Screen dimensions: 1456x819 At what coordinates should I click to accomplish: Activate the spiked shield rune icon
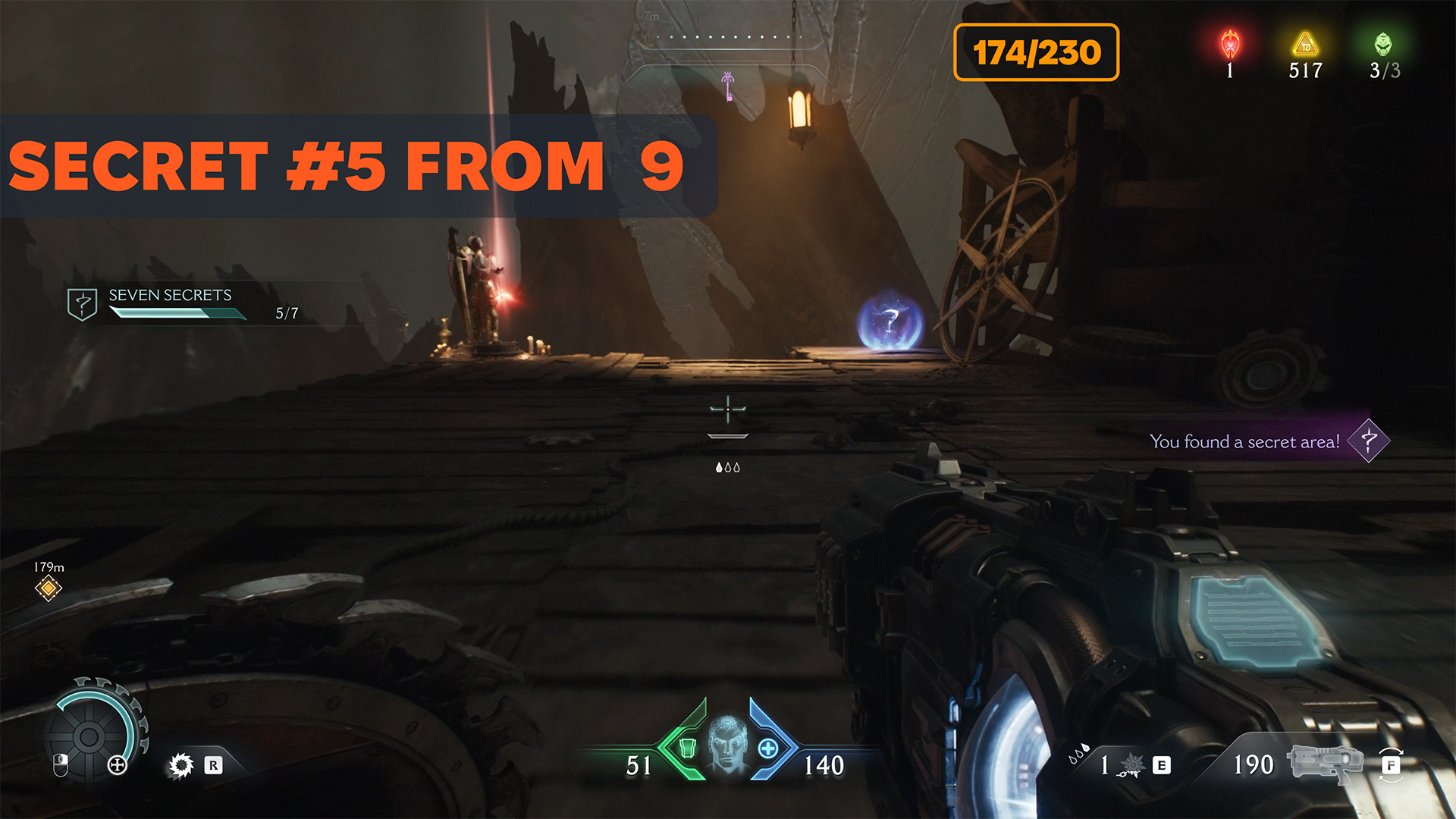coord(181,765)
